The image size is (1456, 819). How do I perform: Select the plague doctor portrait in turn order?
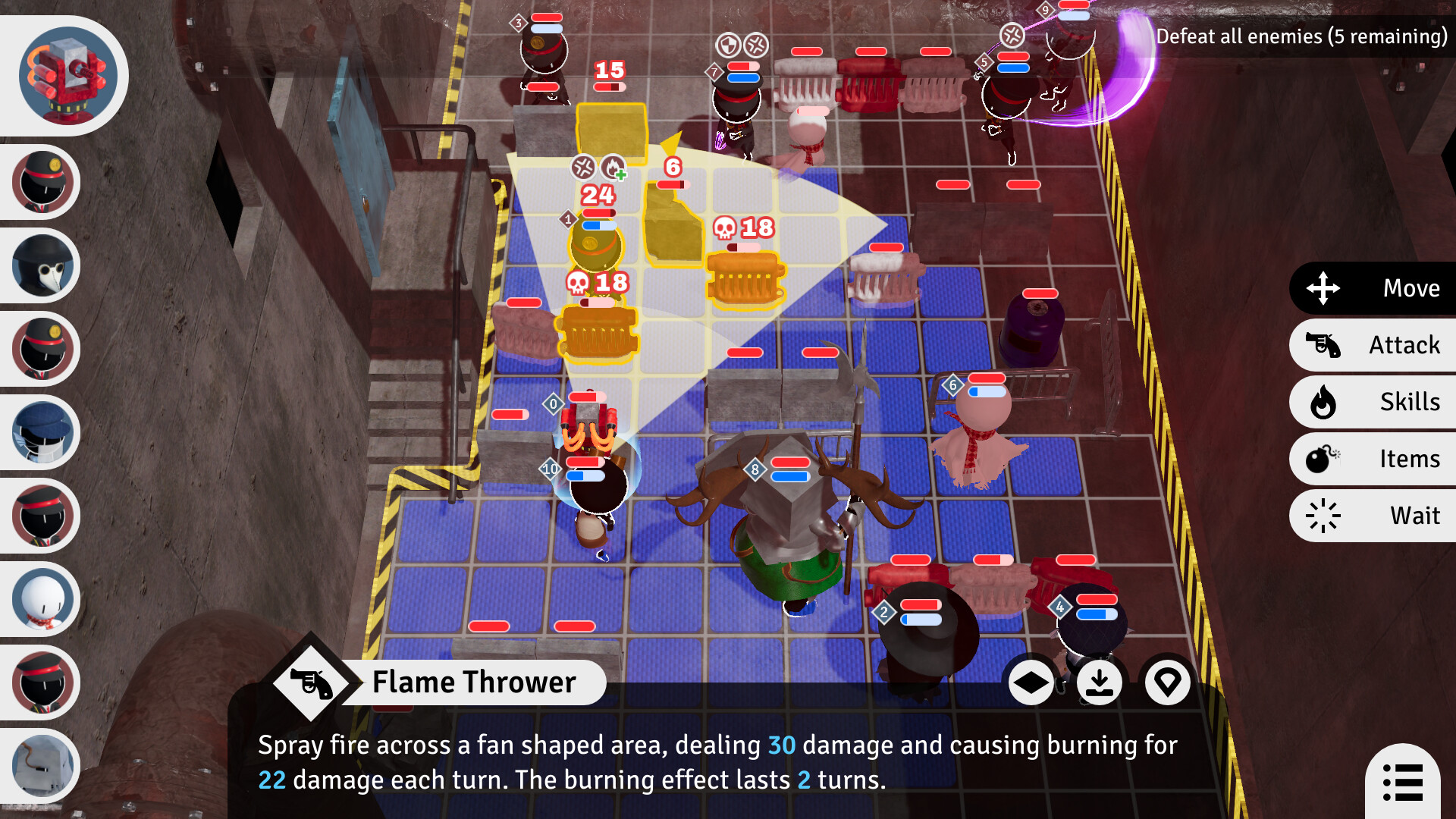tap(43, 265)
